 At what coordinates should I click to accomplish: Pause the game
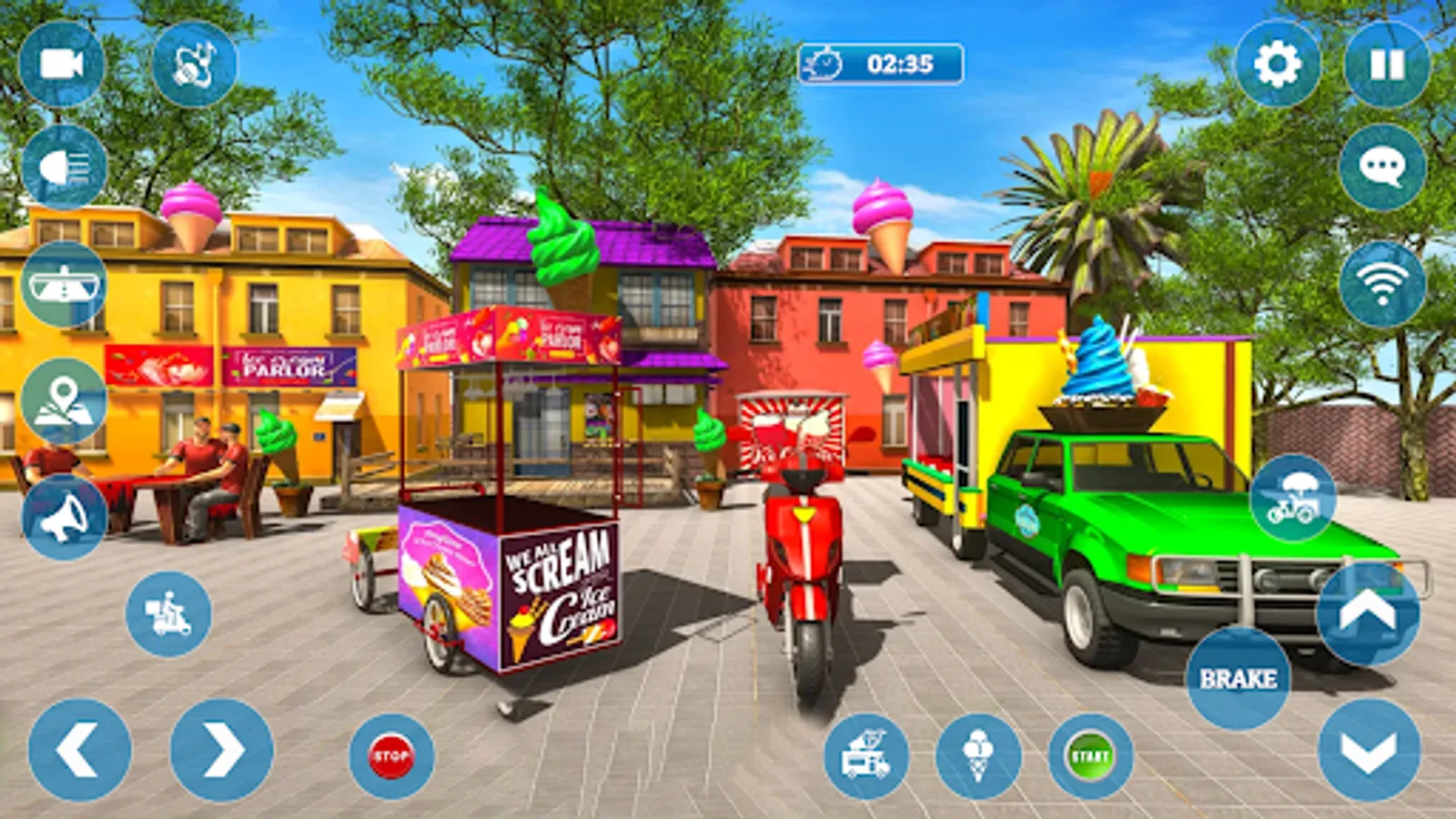(1387, 65)
